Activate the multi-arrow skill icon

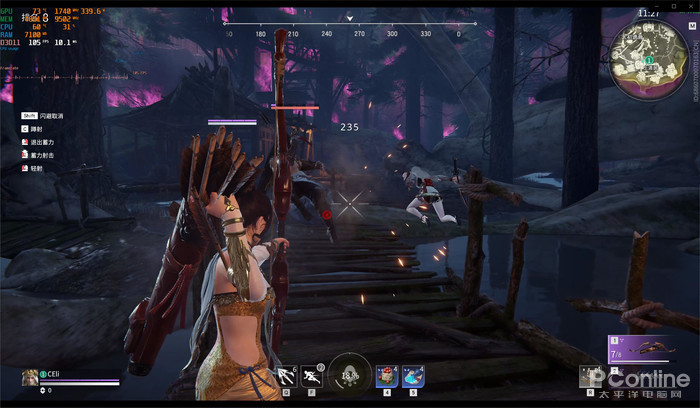pos(286,376)
